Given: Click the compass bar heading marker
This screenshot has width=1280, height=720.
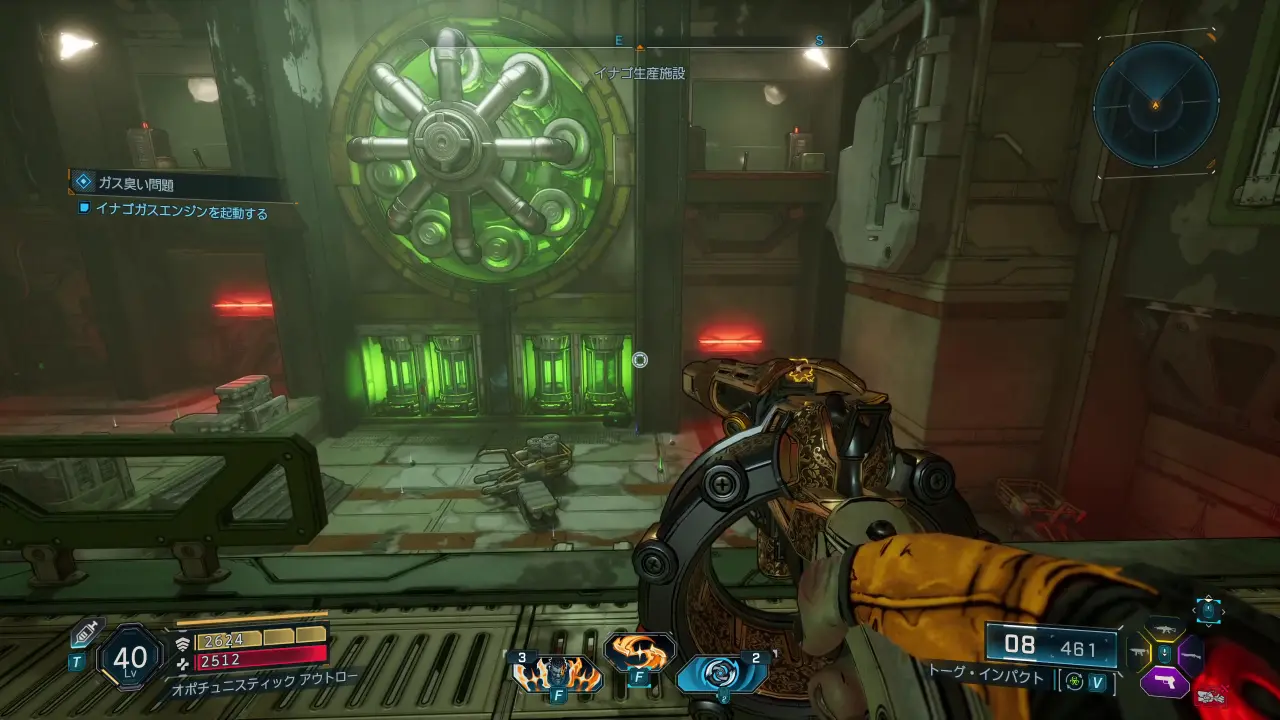Looking at the screenshot, I should pyautogui.click(x=640, y=47).
